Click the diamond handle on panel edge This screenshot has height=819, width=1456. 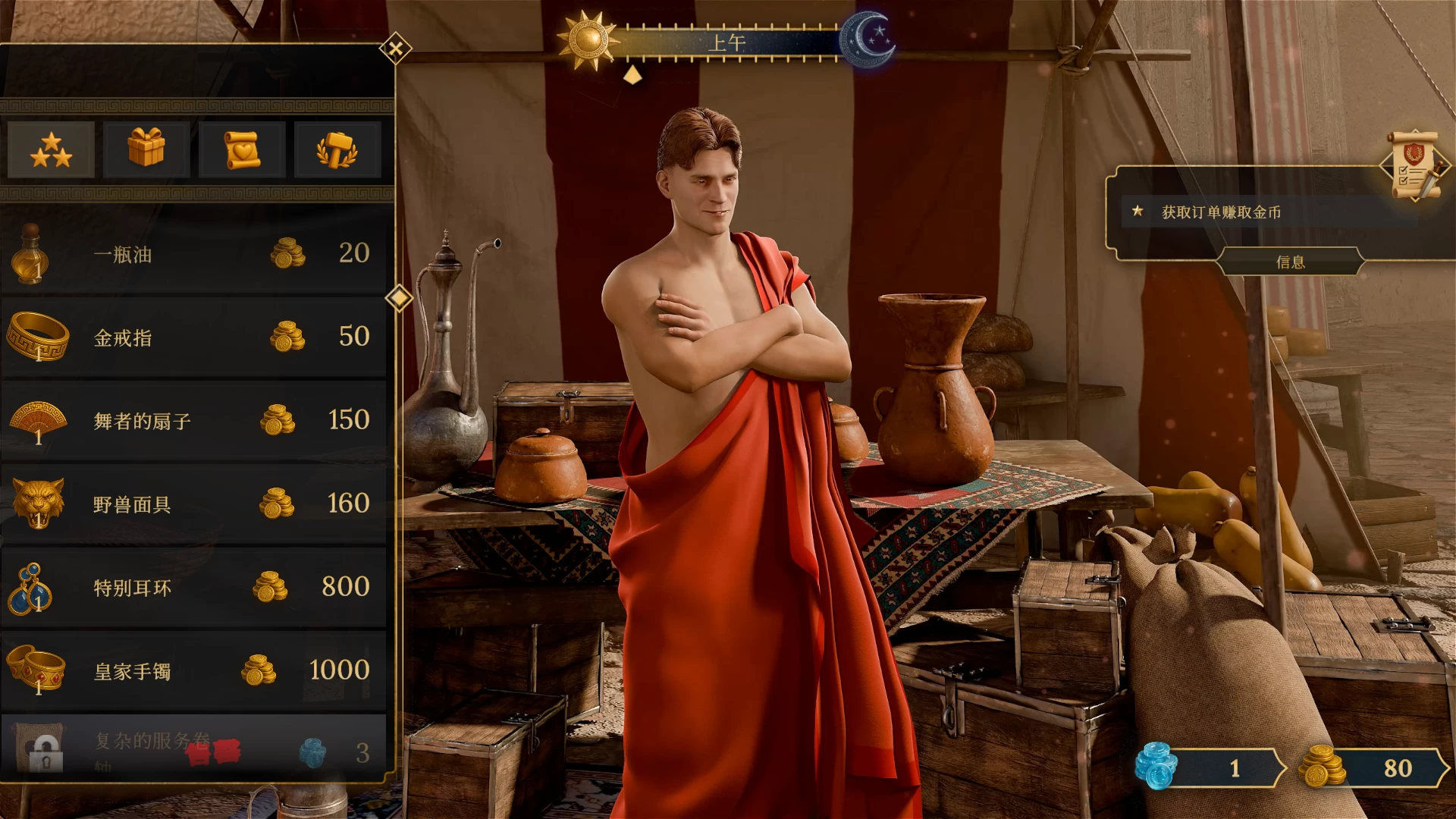[x=399, y=297]
